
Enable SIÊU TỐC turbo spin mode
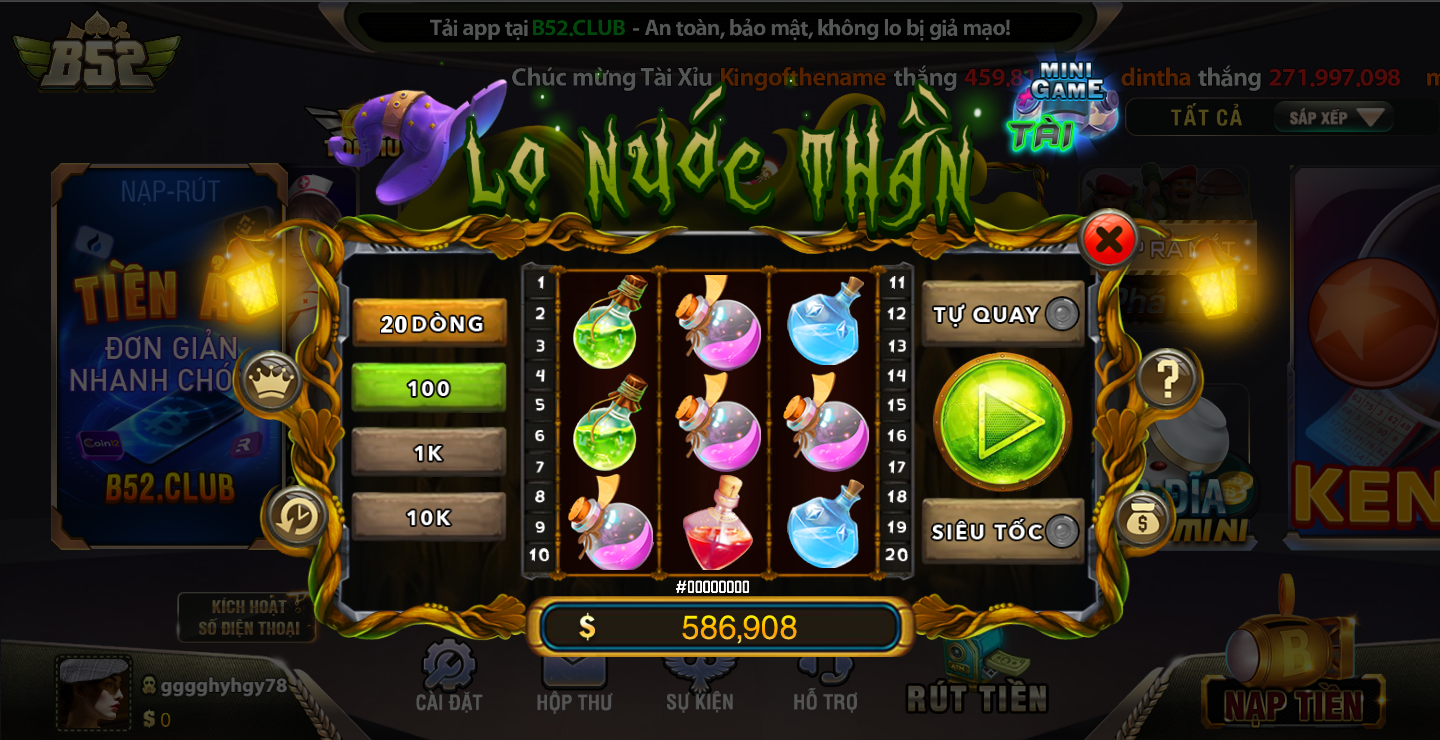tap(1001, 533)
